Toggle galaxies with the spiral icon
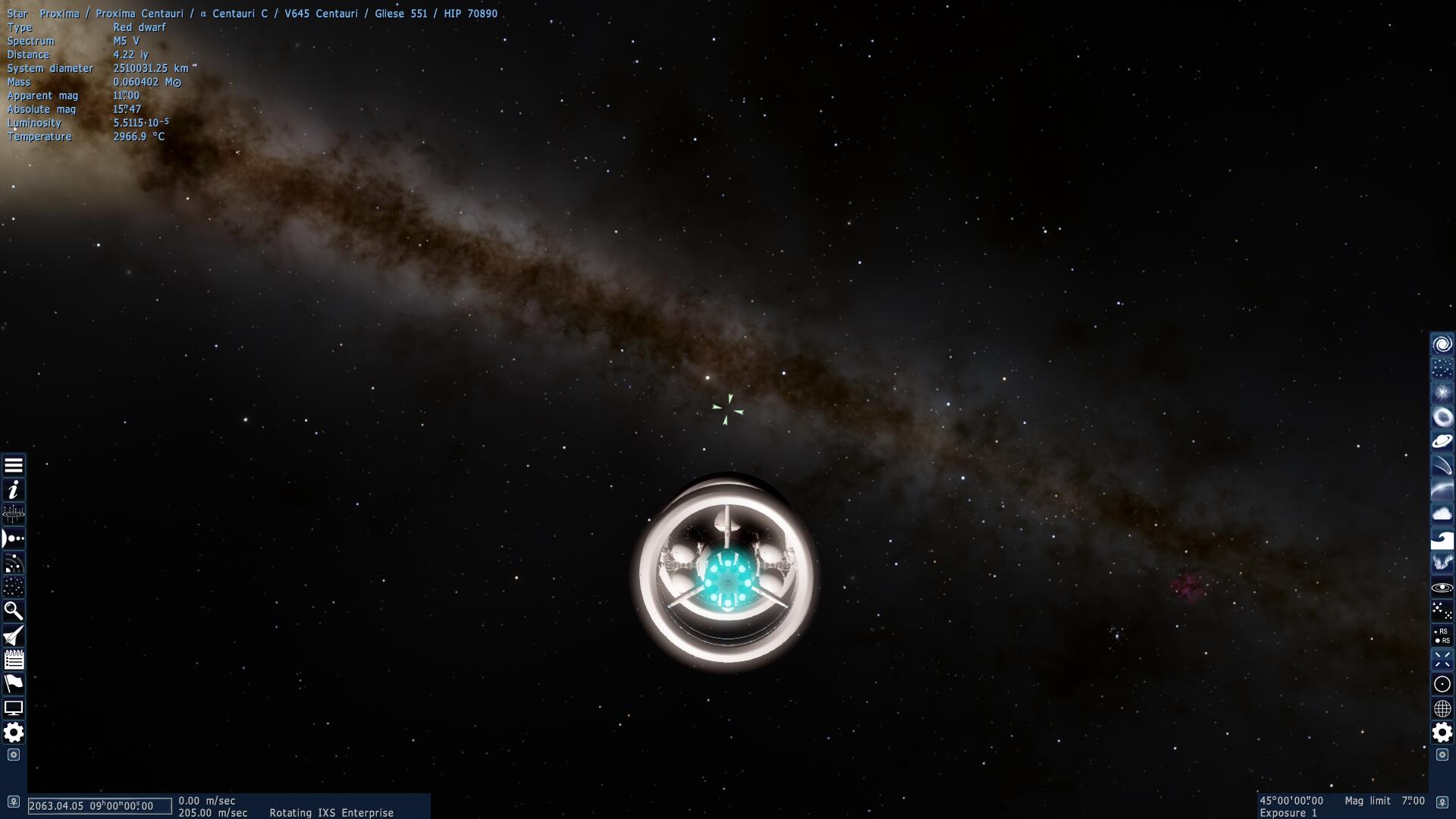Viewport: 1456px width, 819px height. (x=1442, y=344)
